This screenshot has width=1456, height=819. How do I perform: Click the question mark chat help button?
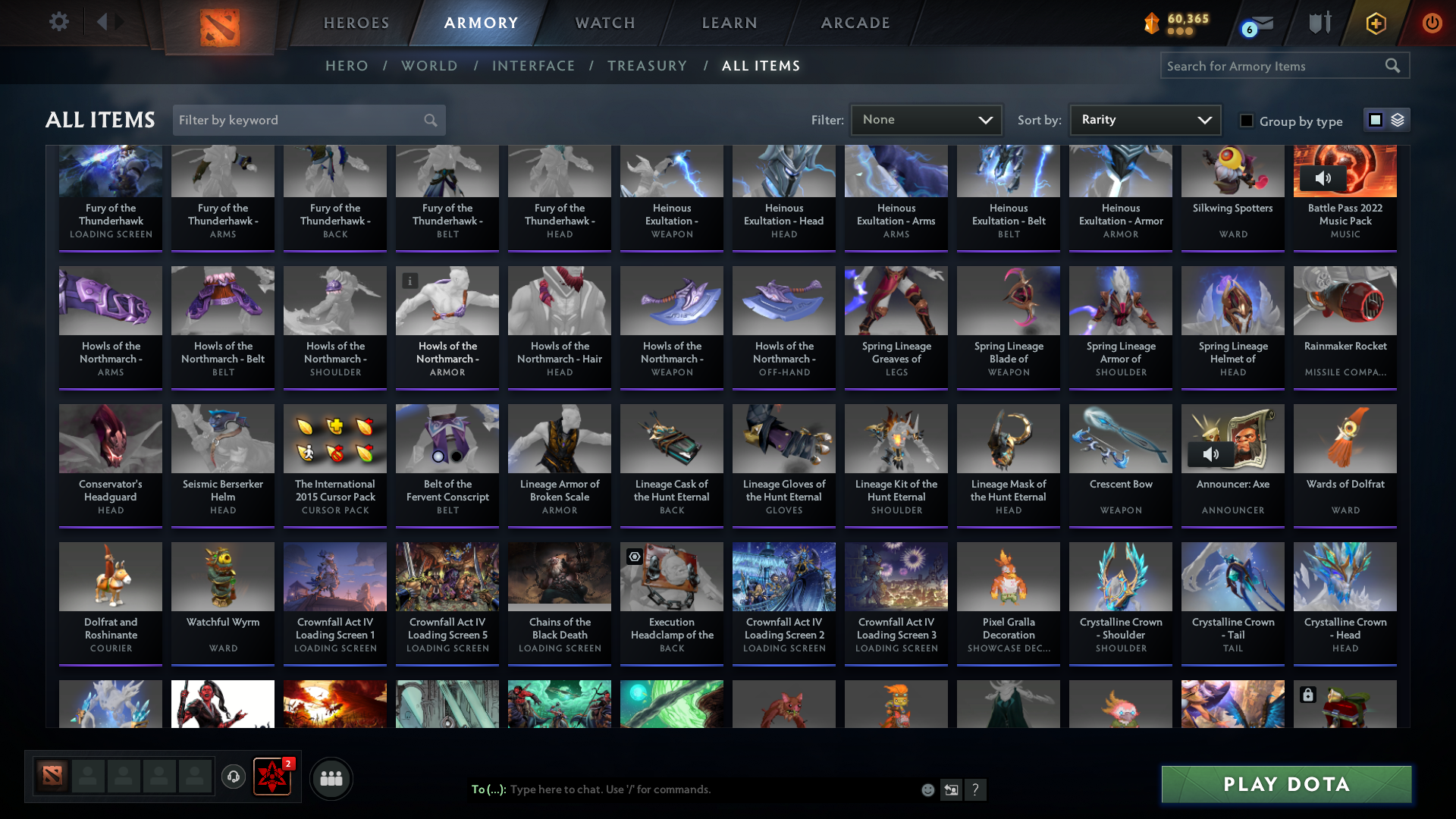976,789
